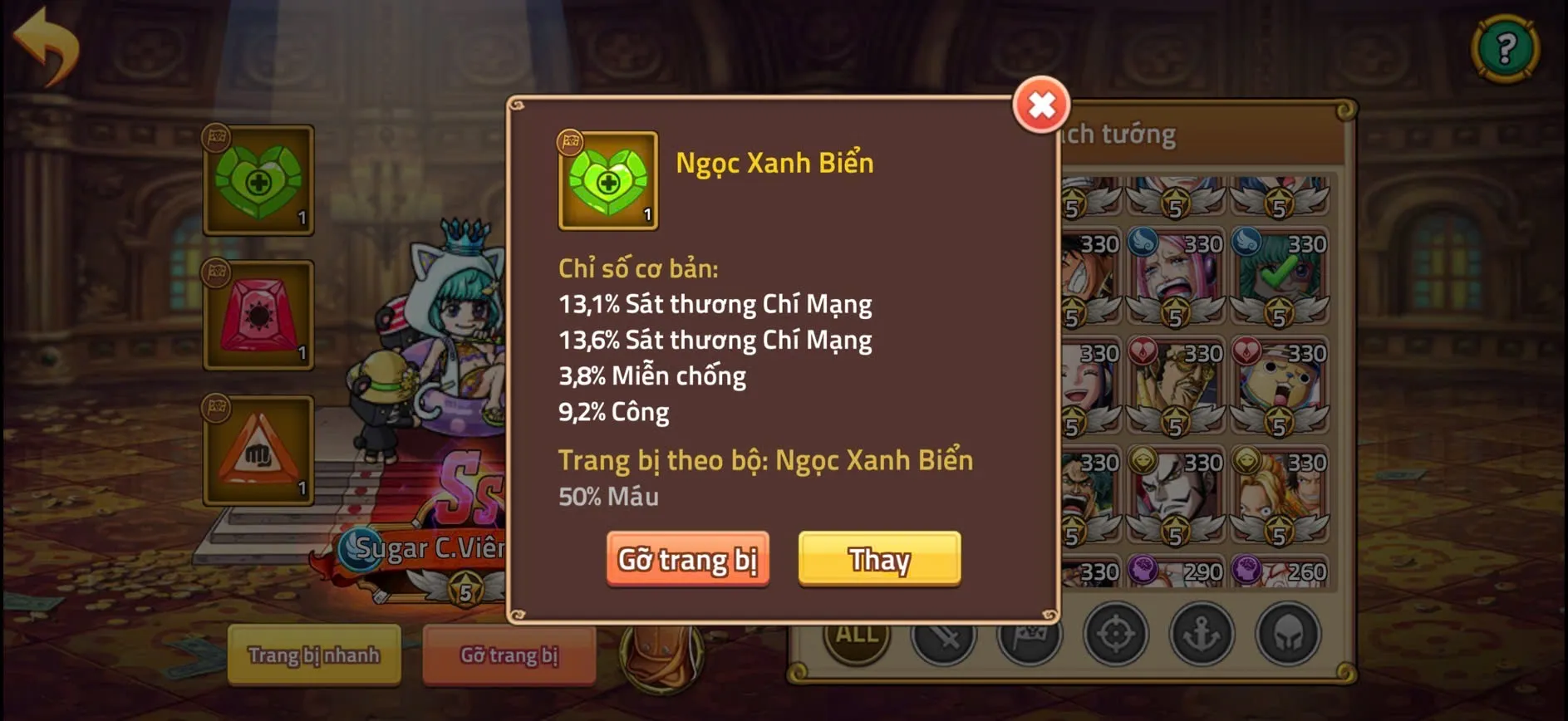Image resolution: width=1568 pixels, height=721 pixels.
Task: Close the Ngọc Xanh Biển popup
Action: tap(1041, 105)
